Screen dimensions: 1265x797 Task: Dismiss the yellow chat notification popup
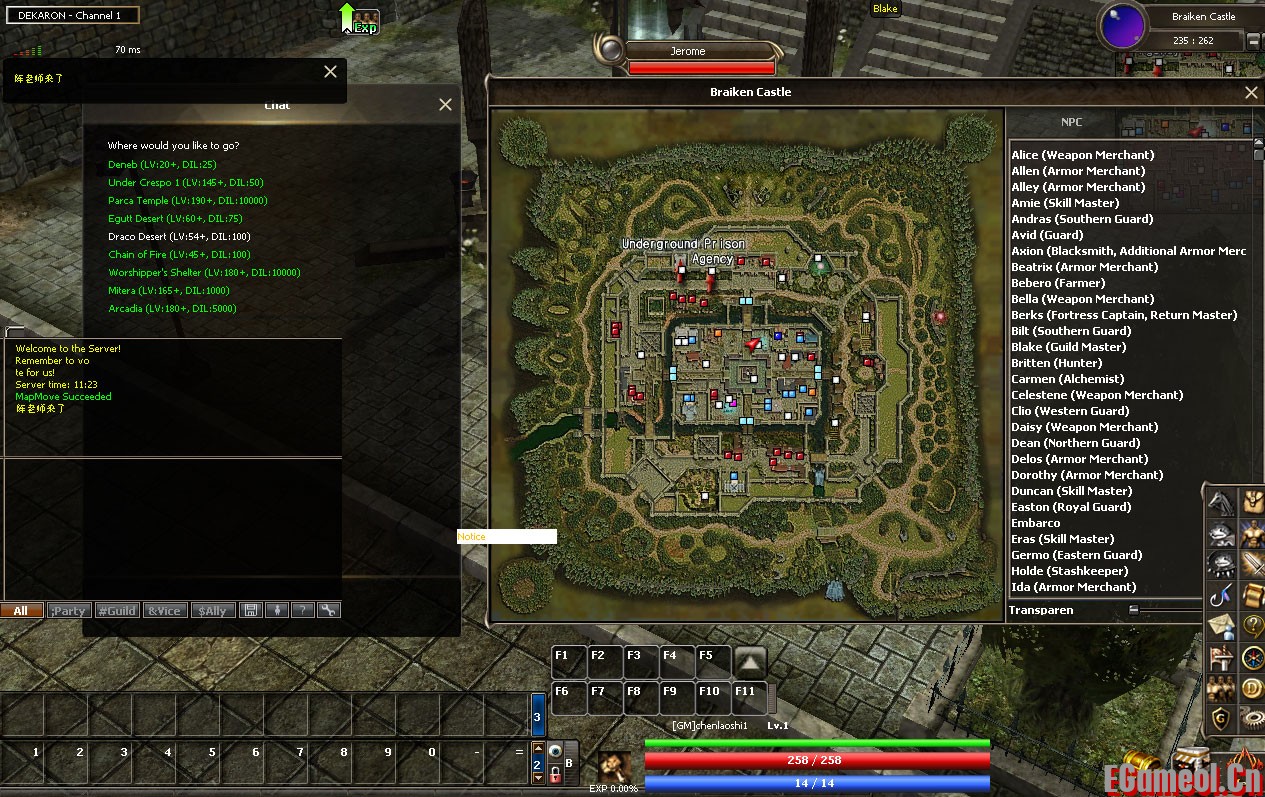[x=330, y=71]
